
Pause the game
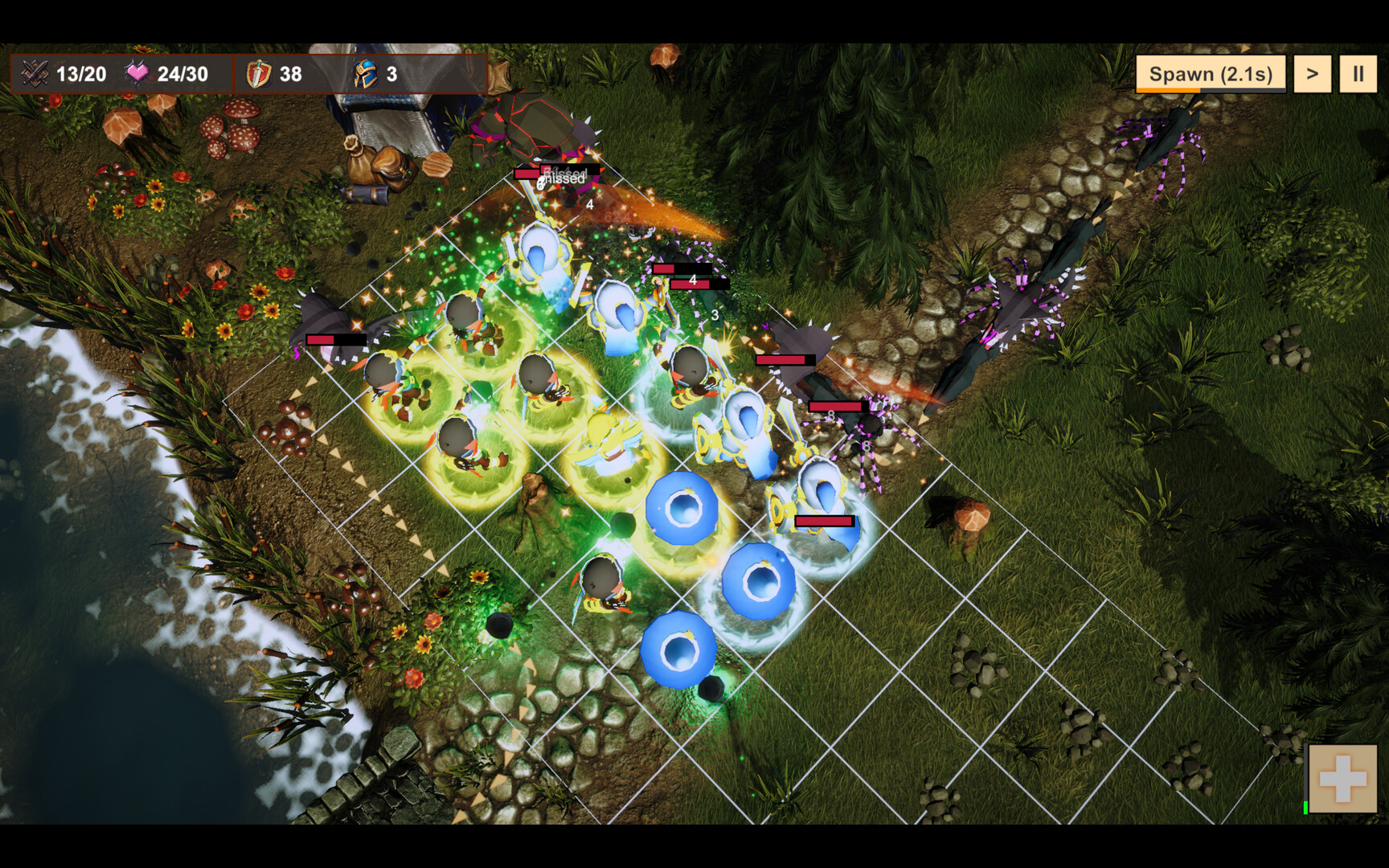1358,74
